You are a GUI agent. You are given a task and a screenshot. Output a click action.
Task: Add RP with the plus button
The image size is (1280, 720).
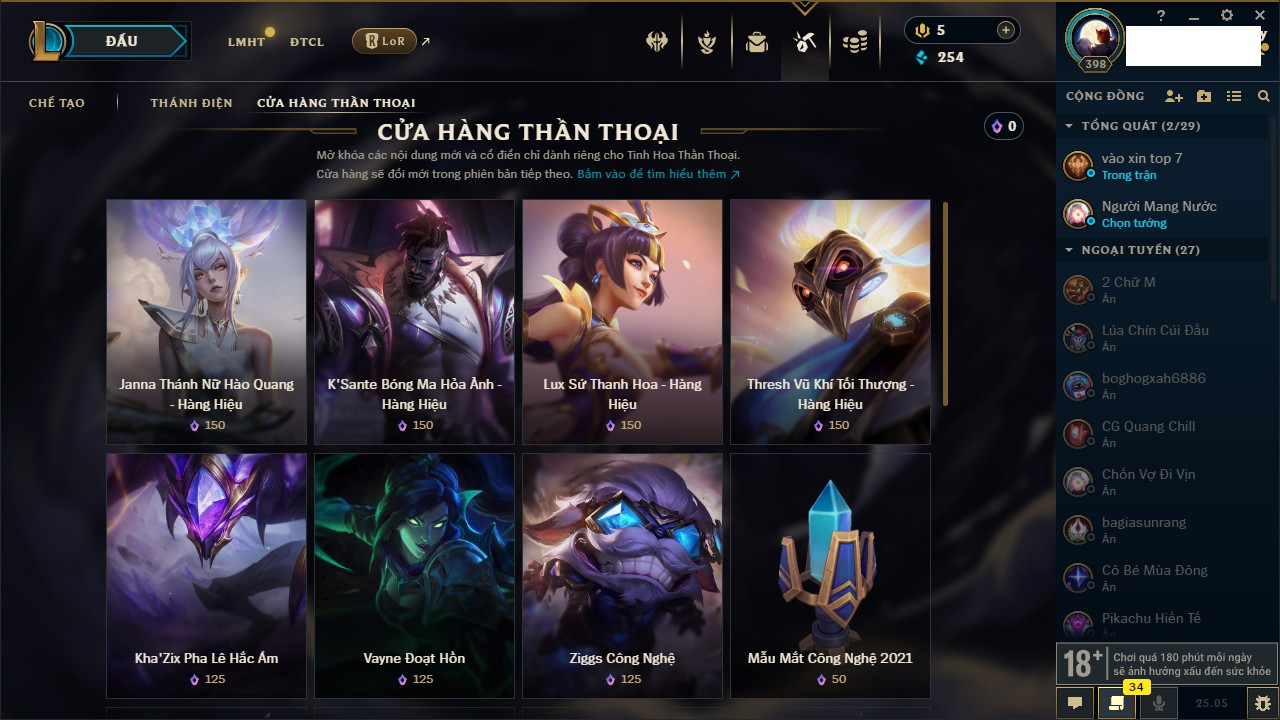tap(1006, 30)
